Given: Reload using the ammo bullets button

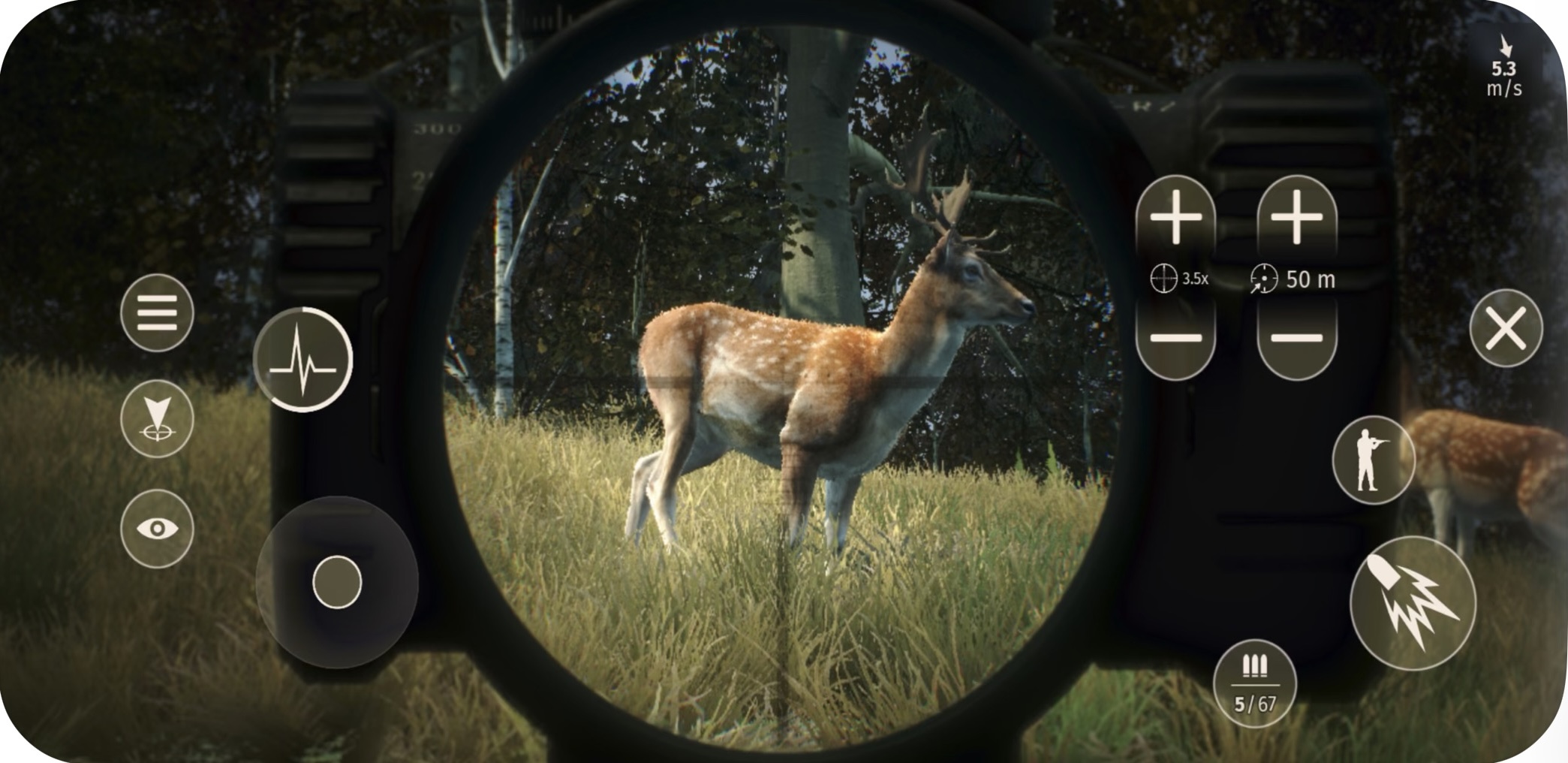Looking at the screenshot, I should (1254, 683).
